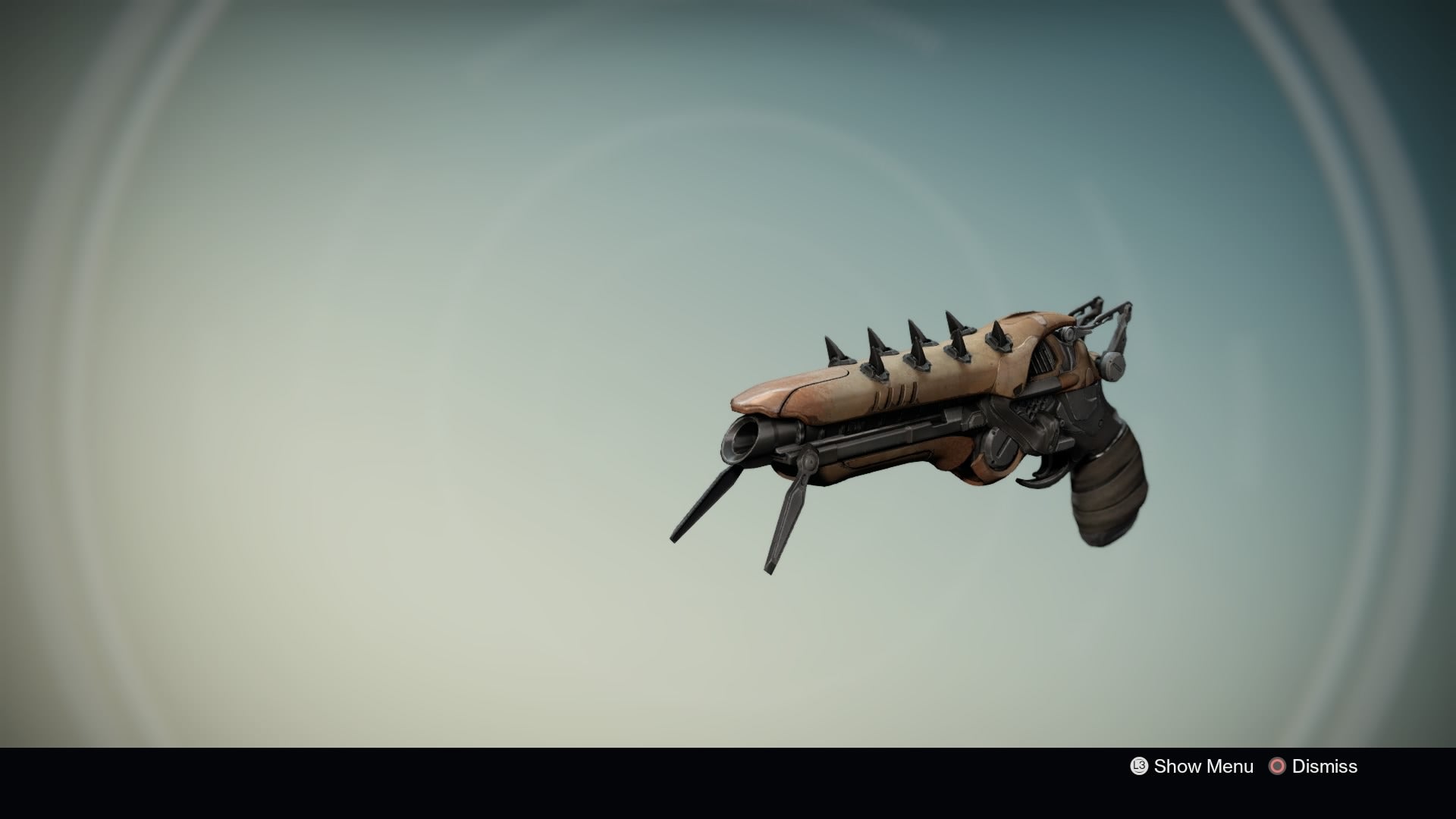Click the red circle button icon beside Dismiss

click(1278, 766)
